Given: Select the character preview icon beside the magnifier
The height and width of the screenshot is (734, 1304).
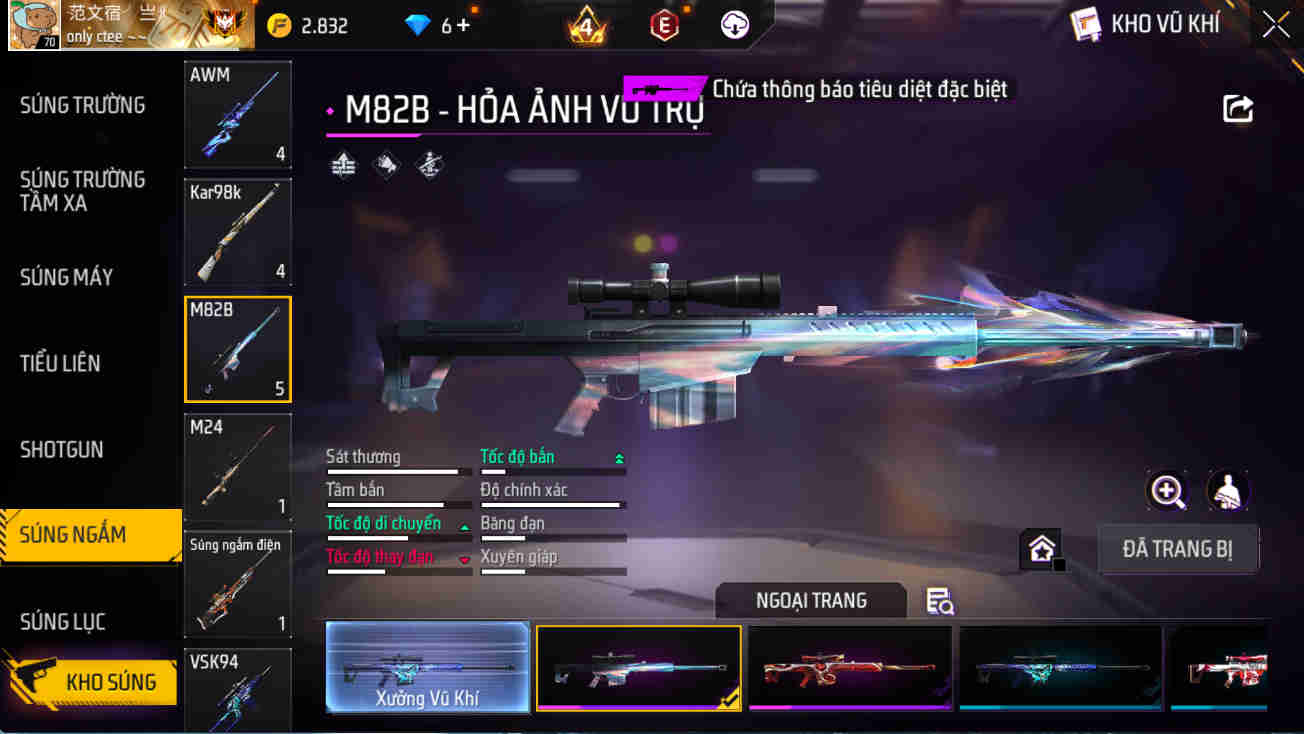Looking at the screenshot, I should point(1228,491).
